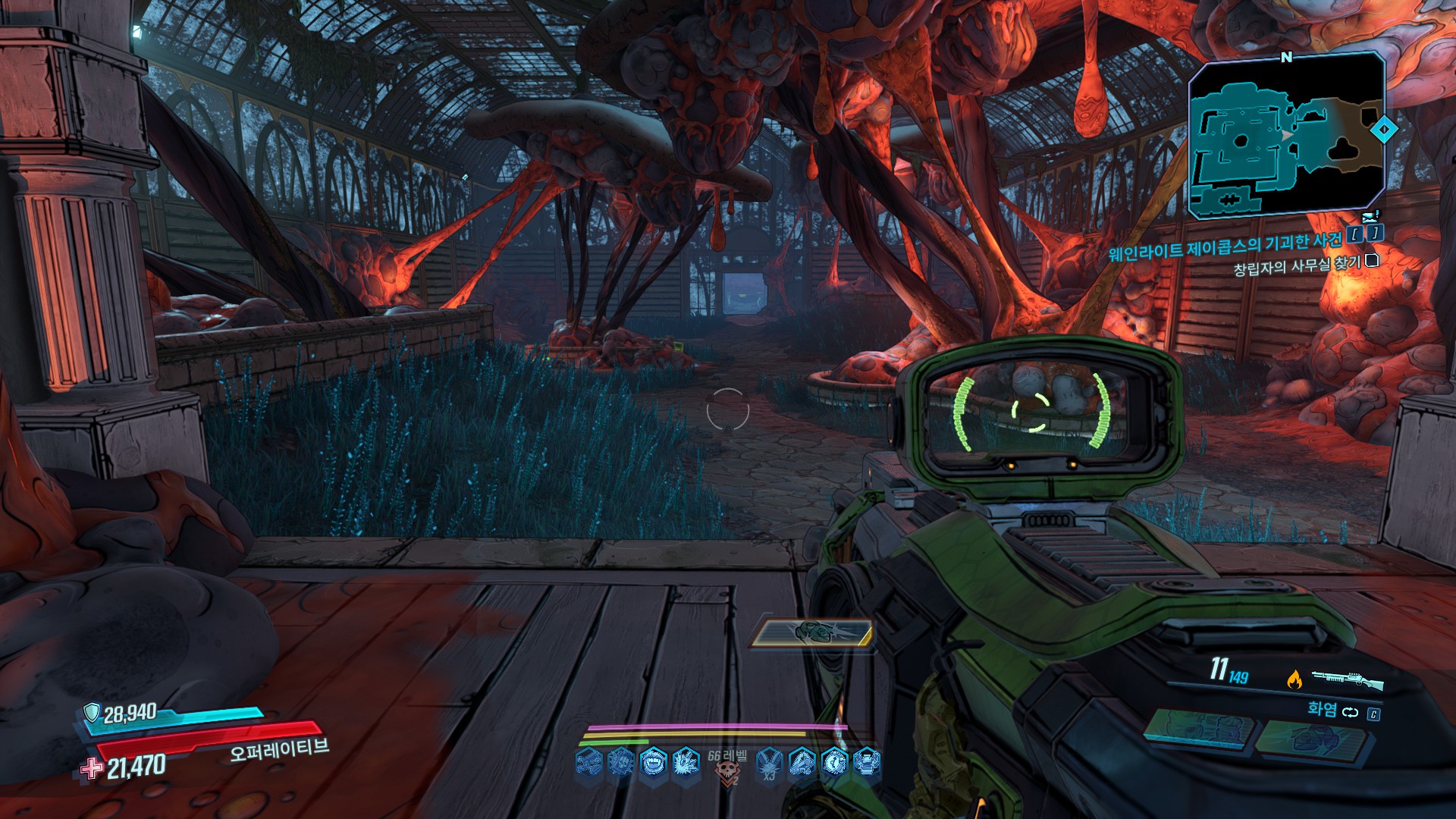This screenshot has height=819, width=1456.
Task: Select the equipped shotgun weapon icon
Action: (x=1347, y=679)
